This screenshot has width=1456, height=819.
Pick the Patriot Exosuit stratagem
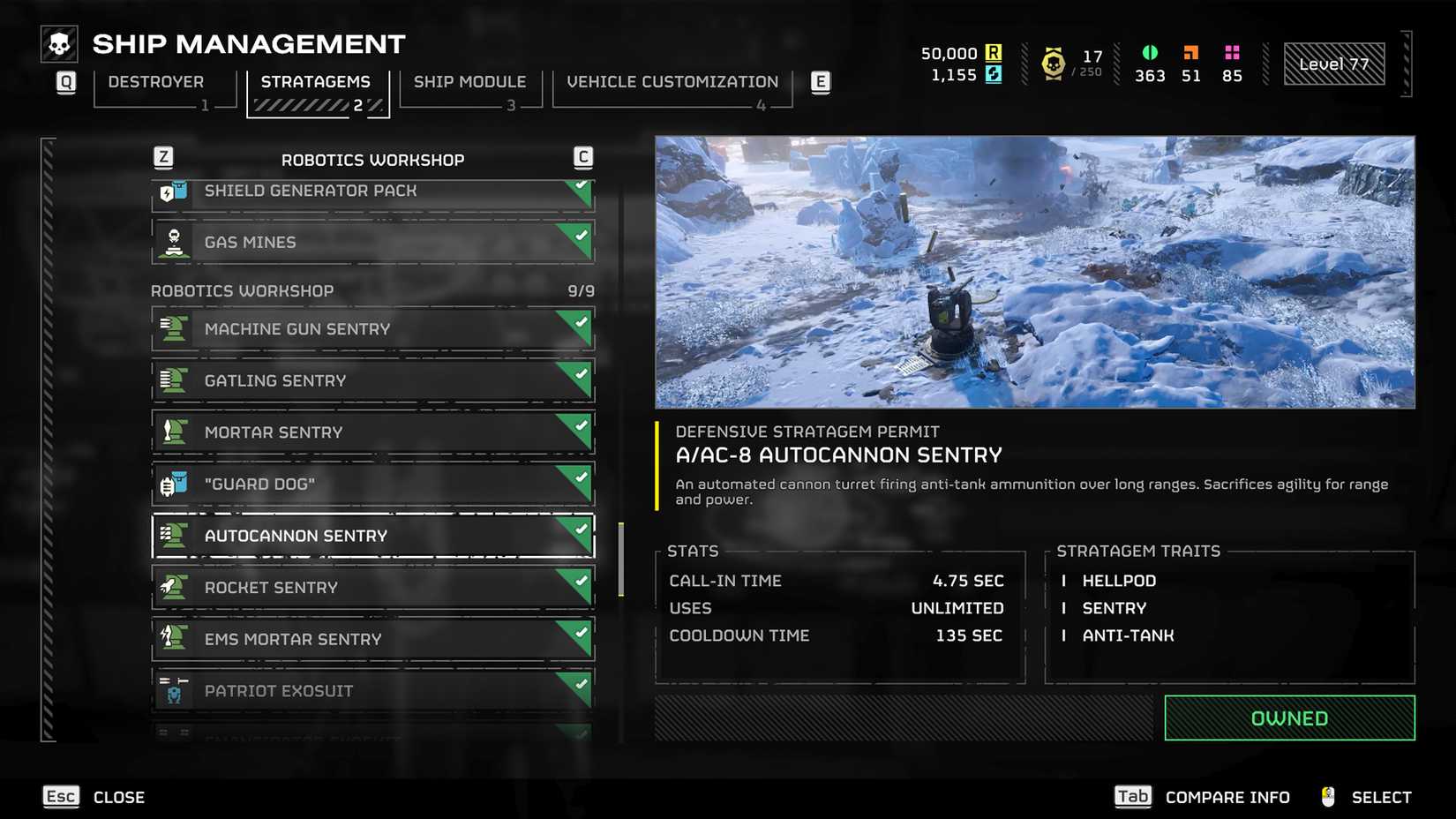tap(372, 690)
